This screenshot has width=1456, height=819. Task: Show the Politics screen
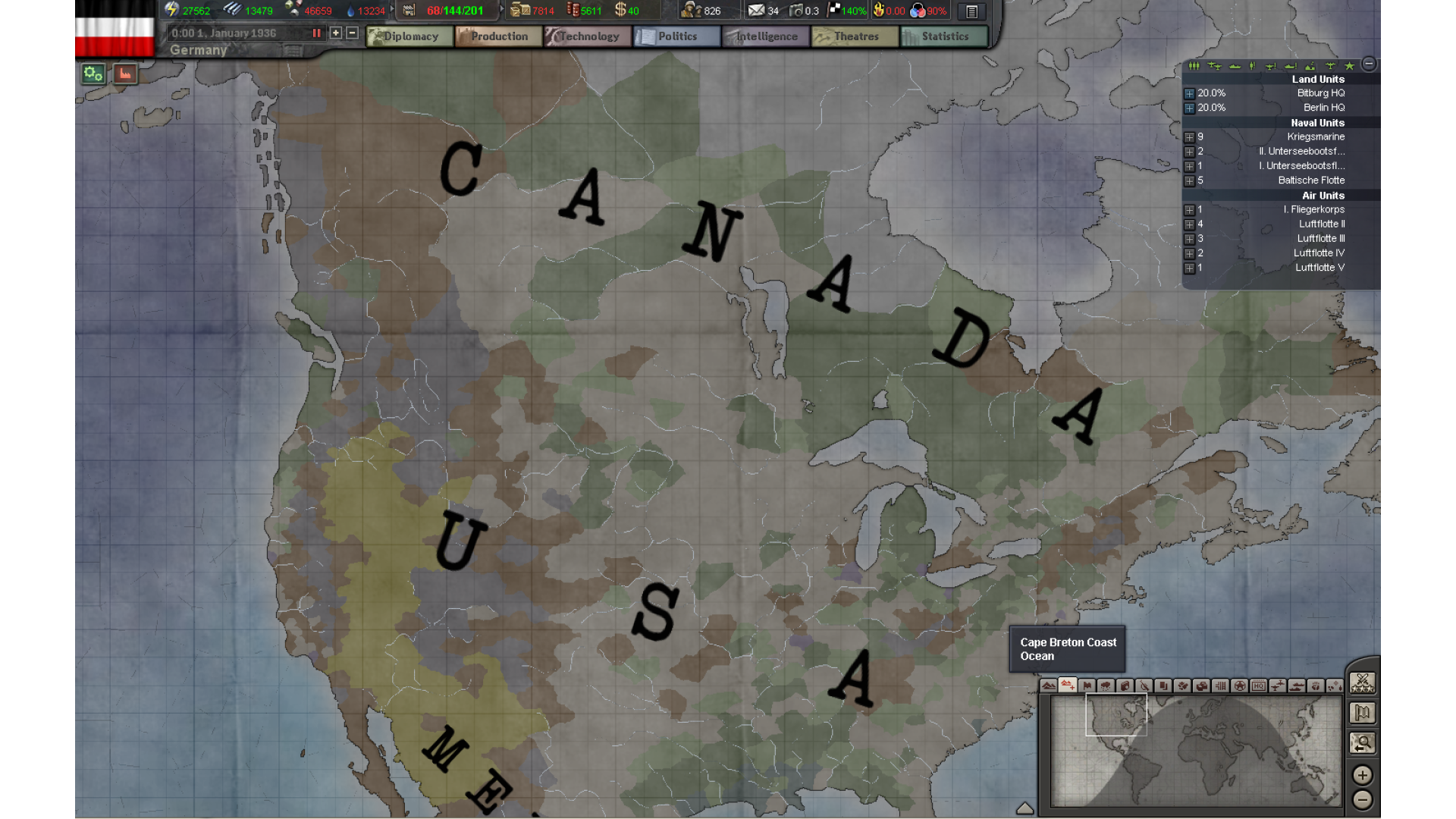click(x=676, y=36)
